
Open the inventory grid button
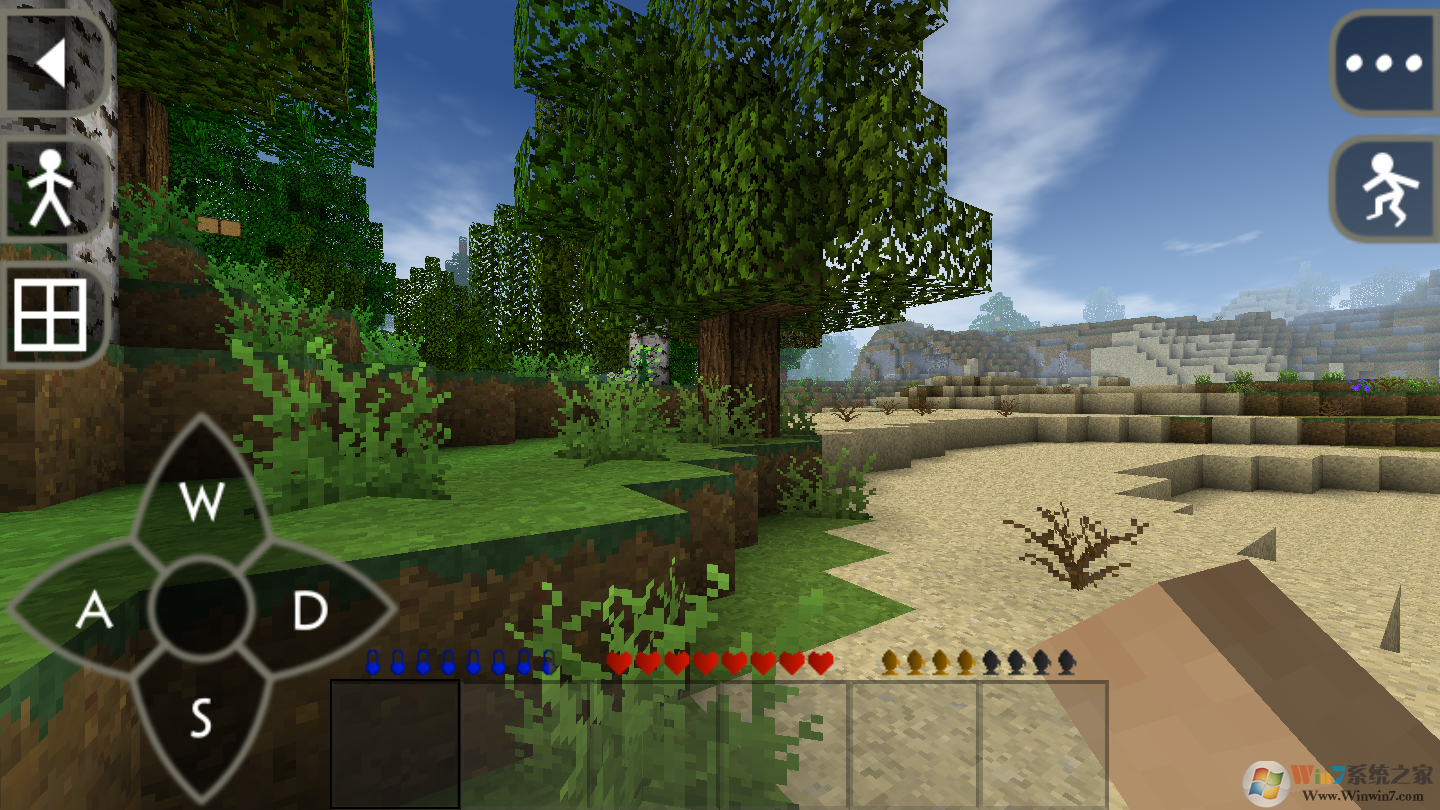coord(50,315)
